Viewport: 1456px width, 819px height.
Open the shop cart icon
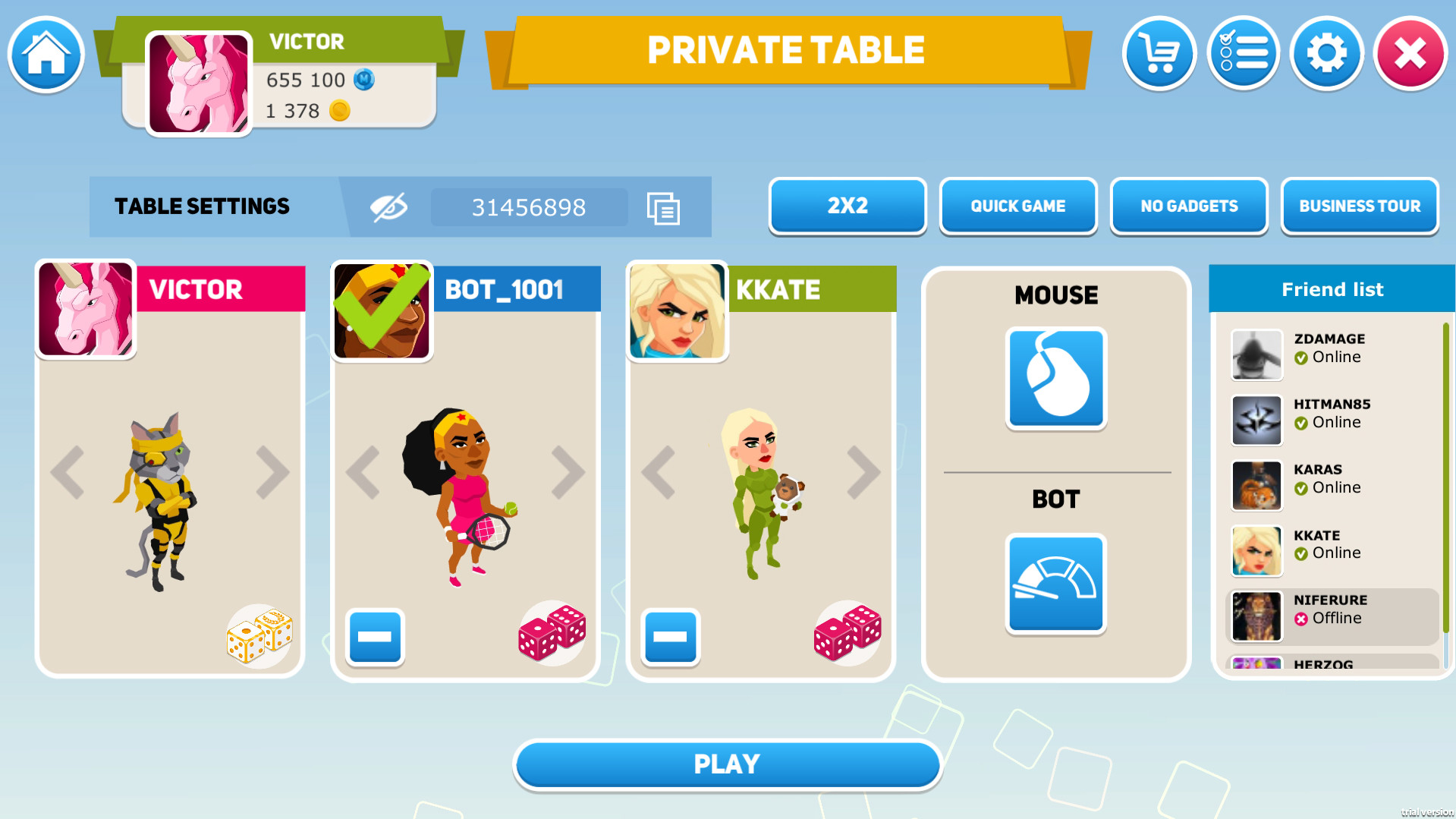(x=1159, y=53)
